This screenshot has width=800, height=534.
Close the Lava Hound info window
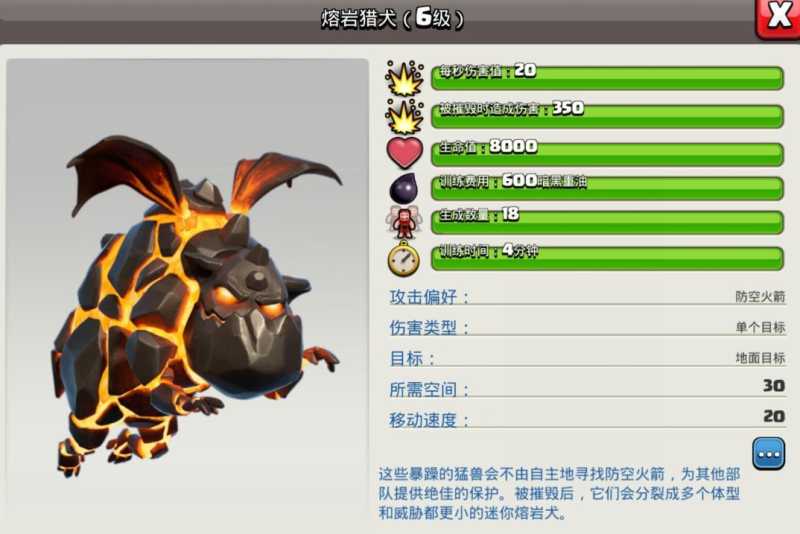pos(778,17)
